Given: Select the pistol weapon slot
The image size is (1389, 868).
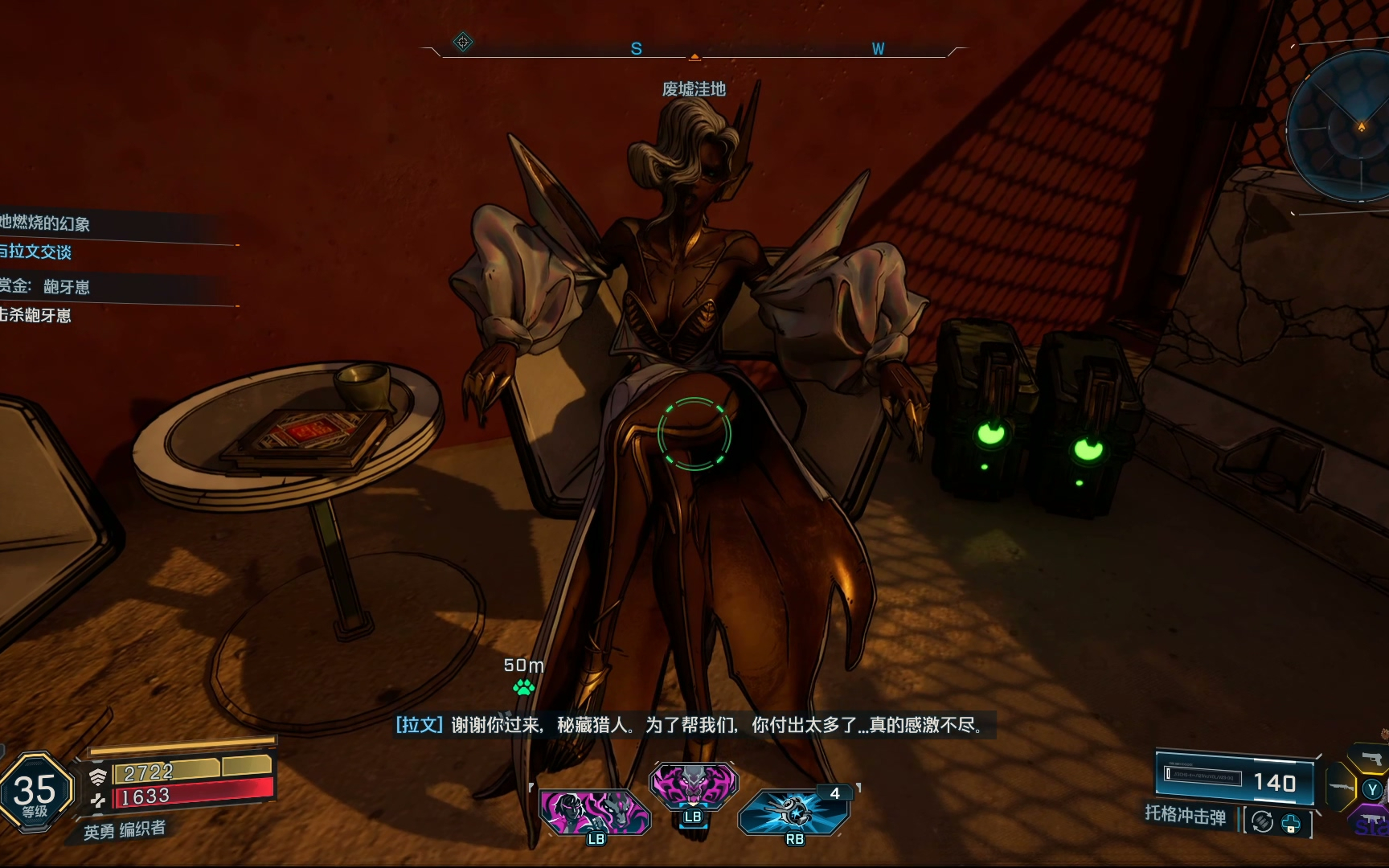Looking at the screenshot, I should click(x=1371, y=758).
